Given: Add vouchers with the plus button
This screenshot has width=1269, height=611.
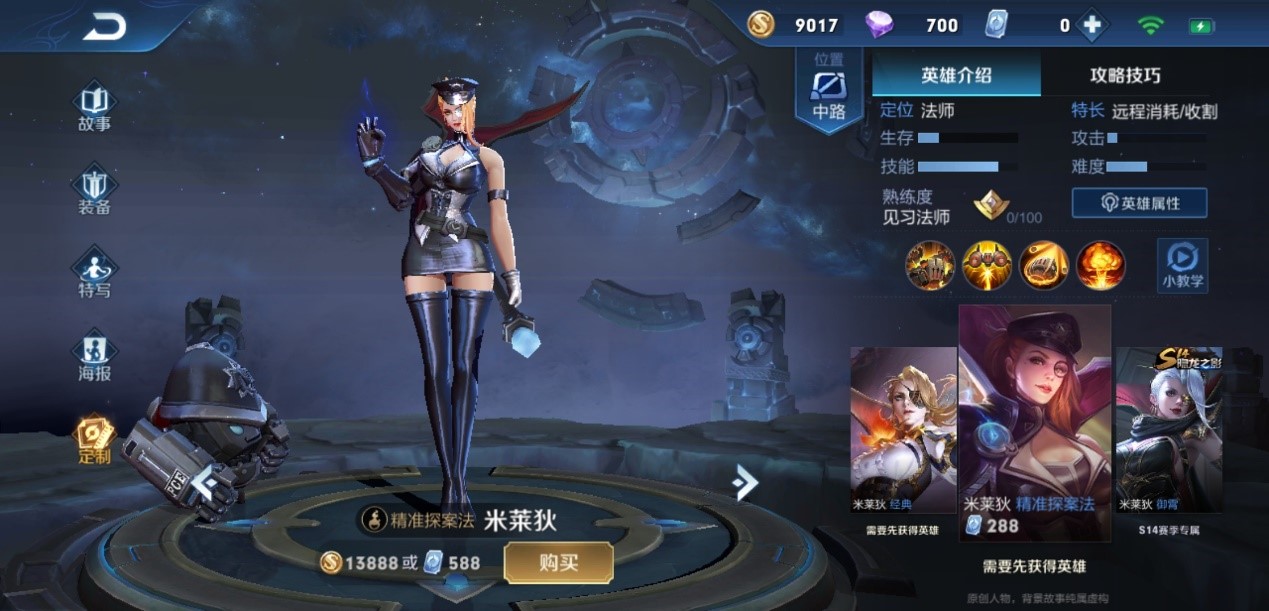Looking at the screenshot, I should (1091, 26).
